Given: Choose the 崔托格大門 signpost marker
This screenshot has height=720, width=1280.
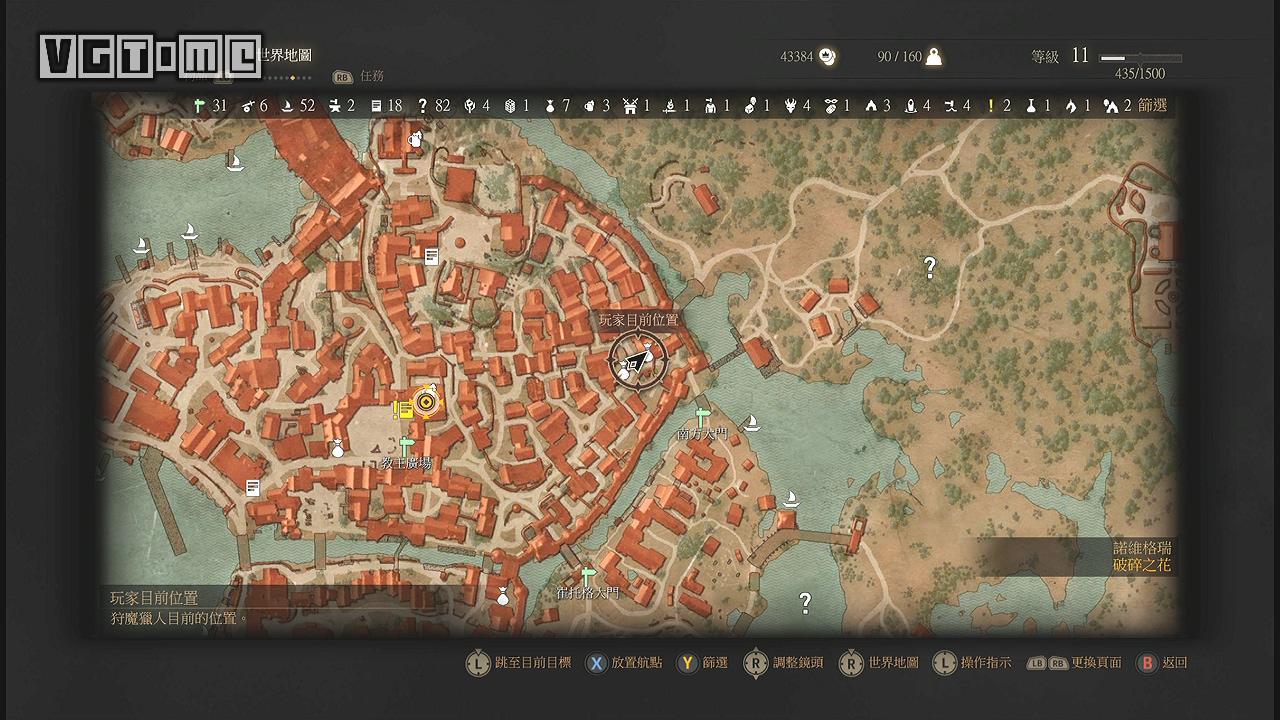Looking at the screenshot, I should [588, 575].
